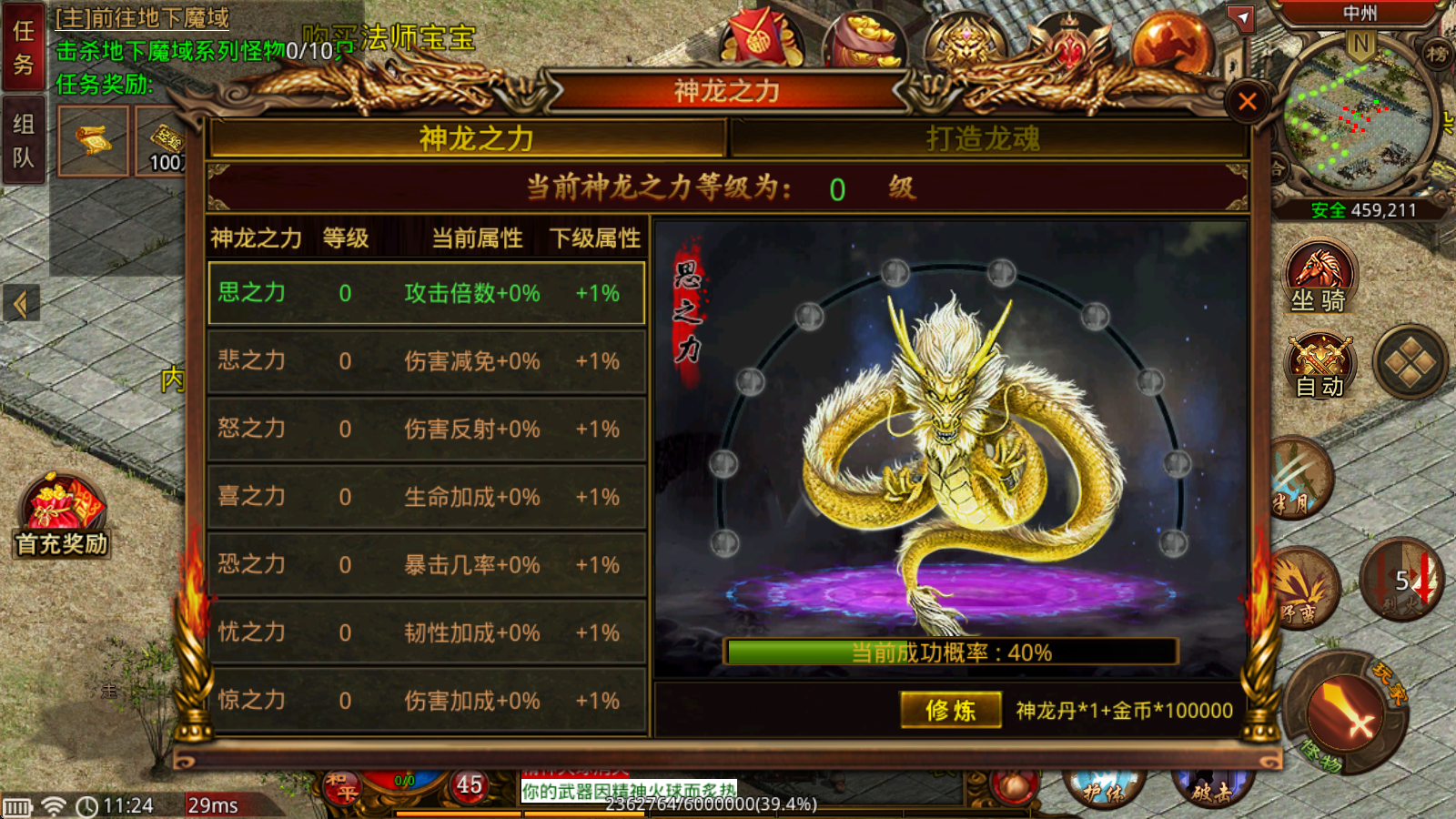Choose the 悲之力 row
1456x819 pixels.
click(426, 361)
